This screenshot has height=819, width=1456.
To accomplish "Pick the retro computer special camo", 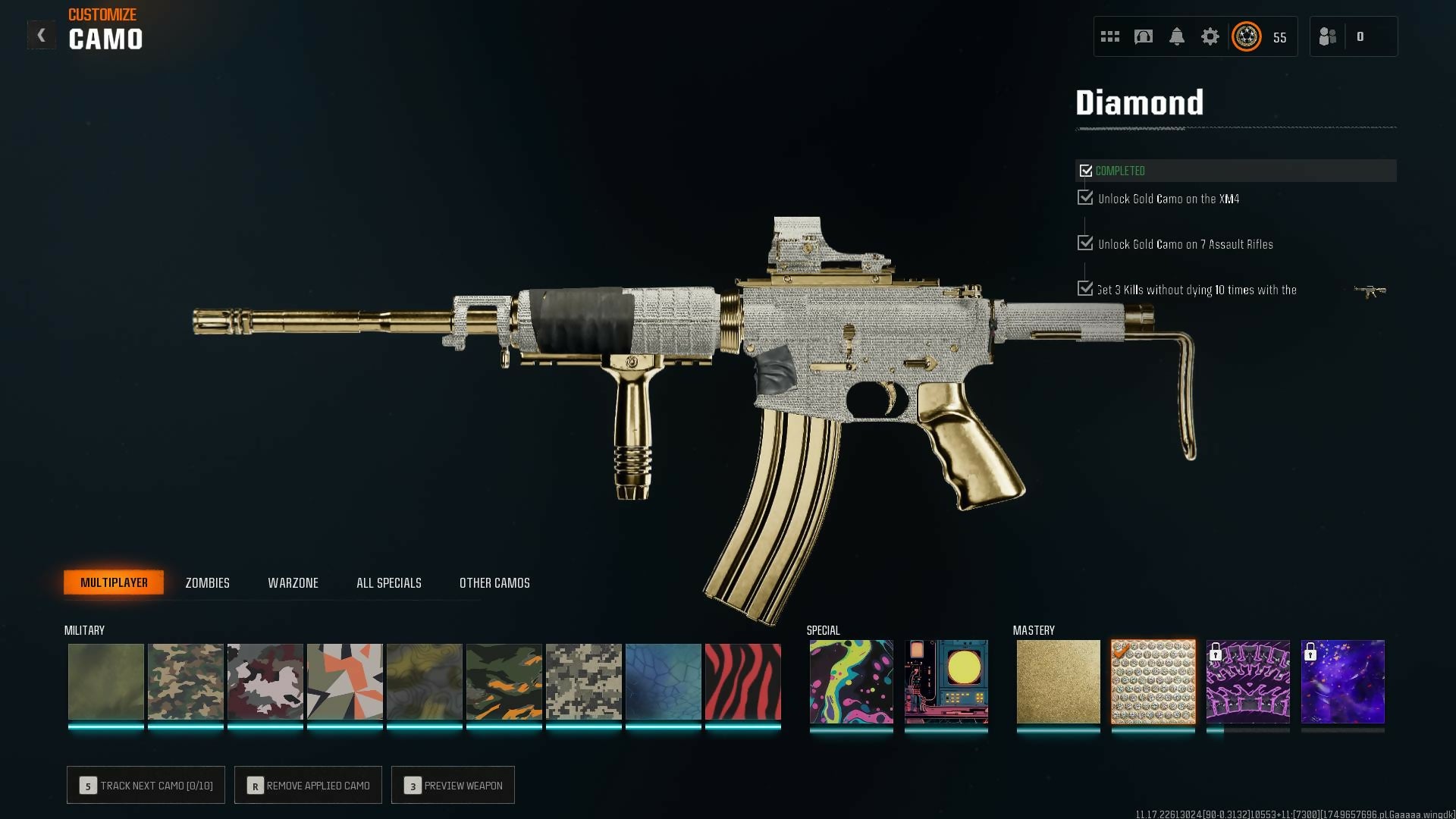I will (x=946, y=682).
